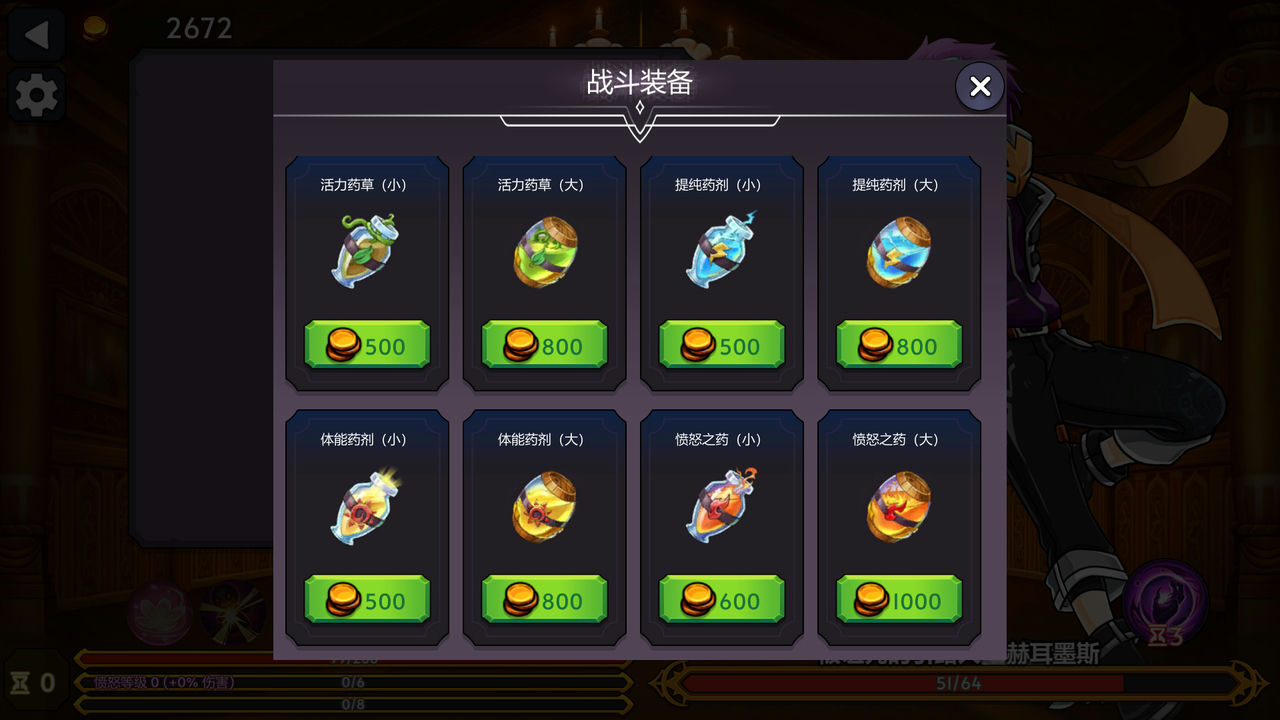
Task: Tap the 愤怒之药（大） flame barrel icon
Action: coord(898,507)
